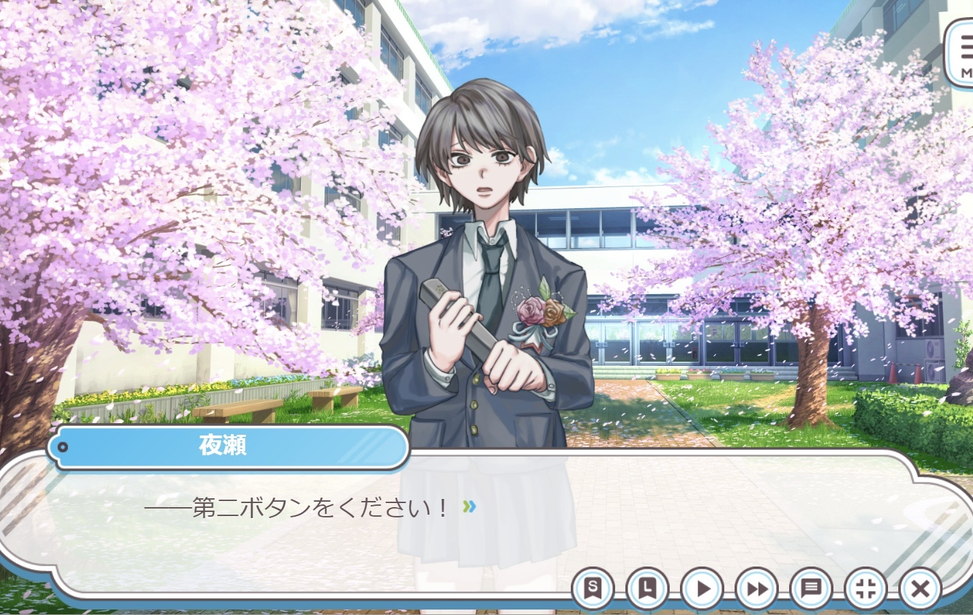Open the Save bookmark marked S
The height and width of the screenshot is (615, 973).
[x=593, y=588]
